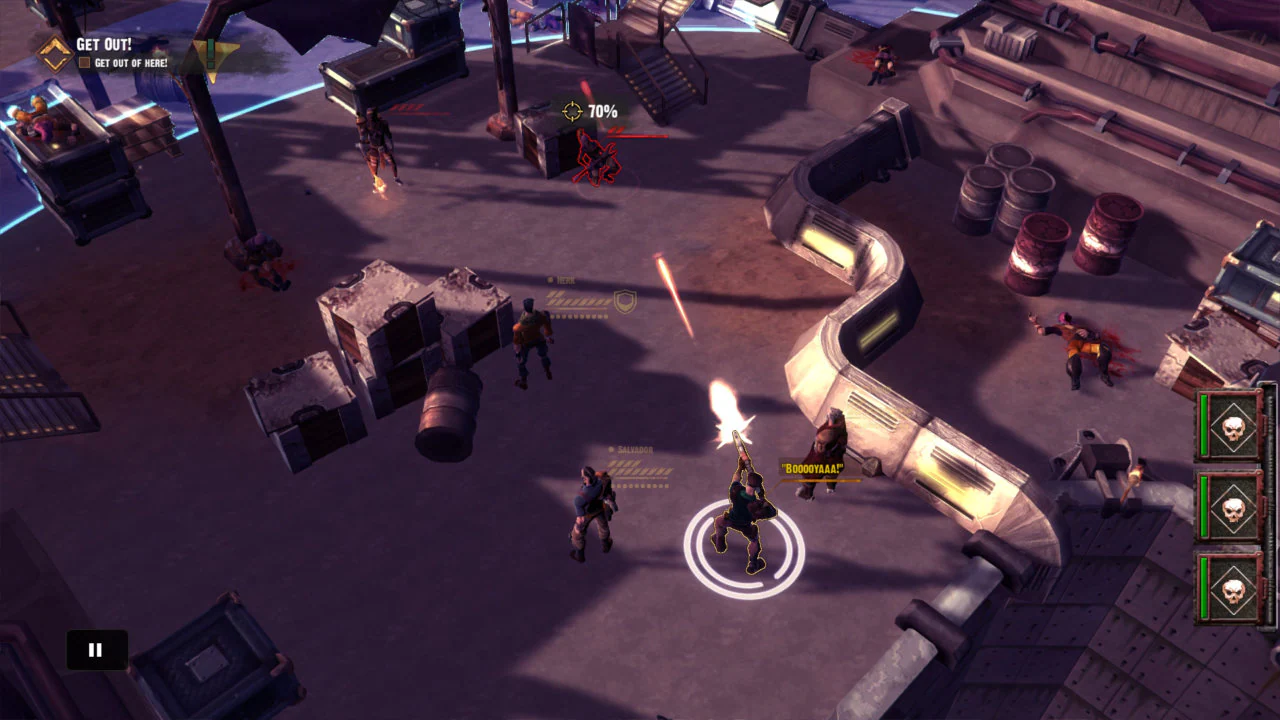Screen dimensions: 1280x720
Task: Click the crosshair hit-chance reticle icon
Action: [572, 111]
